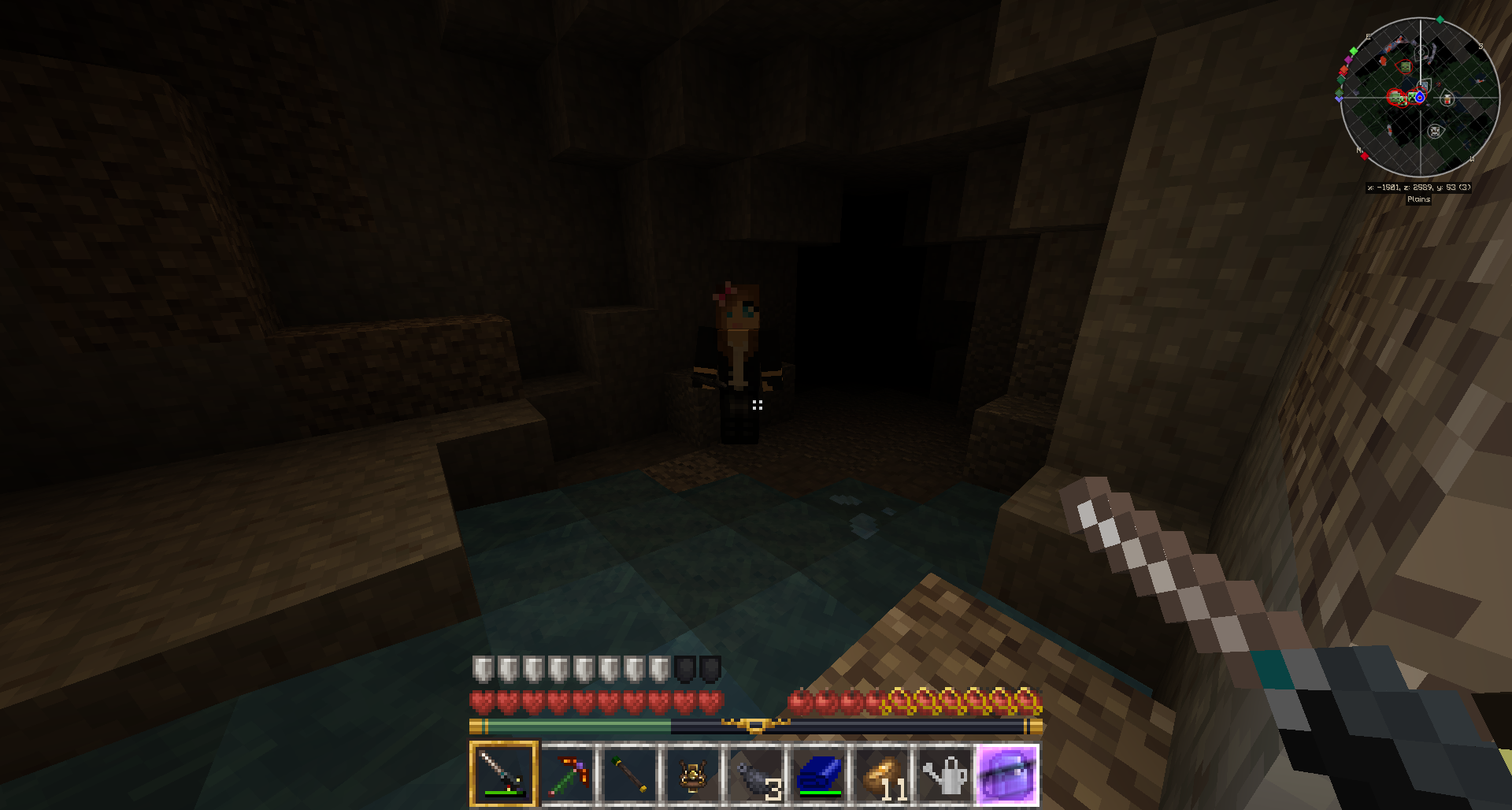Select the purple pouch hotbar slot

point(1008,773)
